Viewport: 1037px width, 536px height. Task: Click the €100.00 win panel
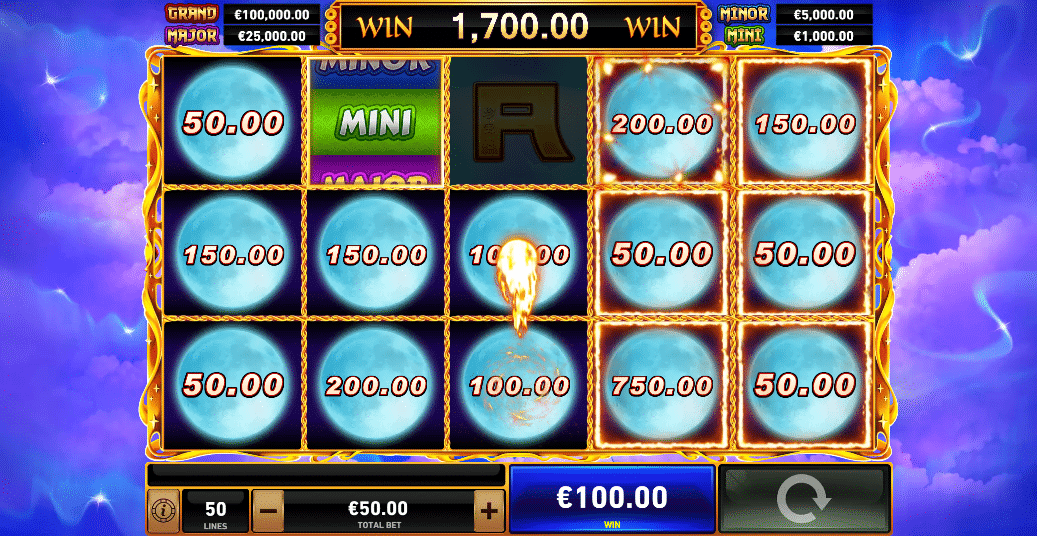pos(612,499)
